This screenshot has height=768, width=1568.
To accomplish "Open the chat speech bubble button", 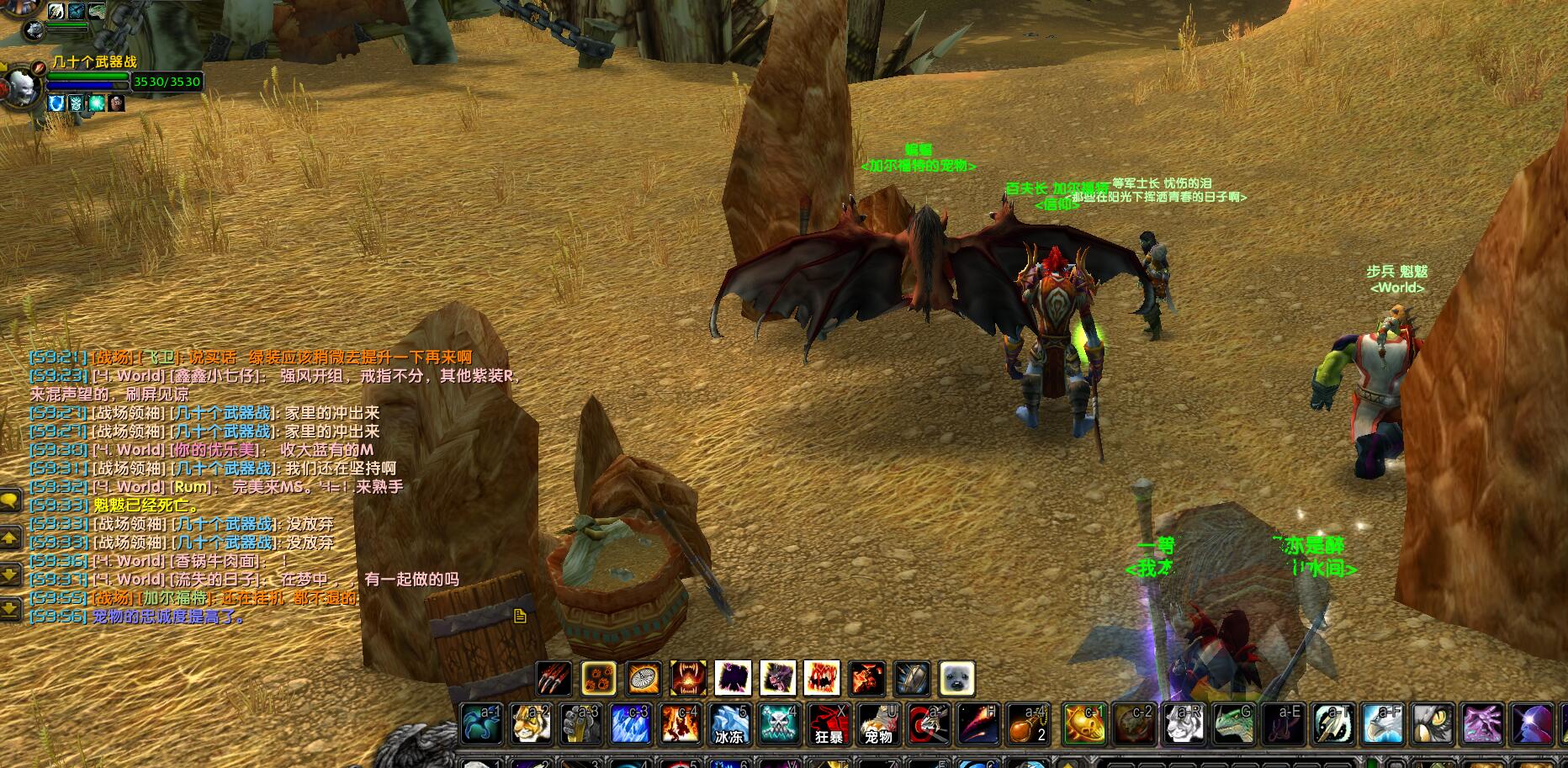I will point(10,501).
